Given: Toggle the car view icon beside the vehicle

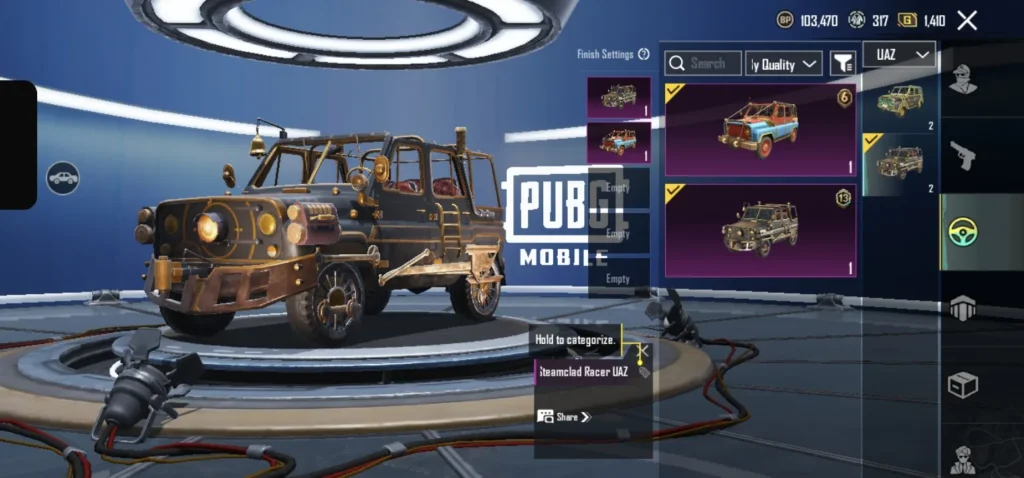Looking at the screenshot, I should tap(62, 178).
